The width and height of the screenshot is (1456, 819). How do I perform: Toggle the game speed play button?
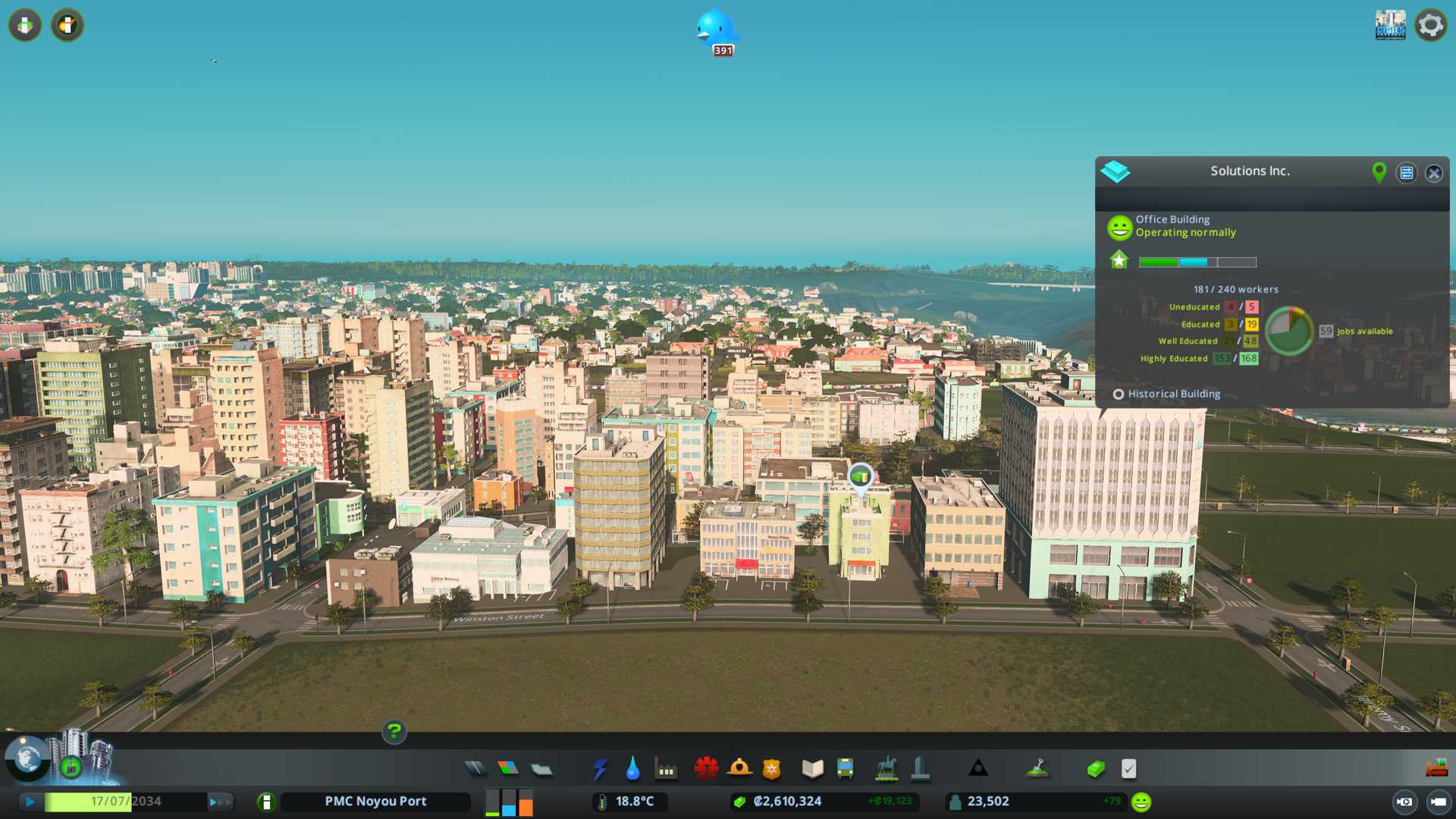[x=30, y=802]
